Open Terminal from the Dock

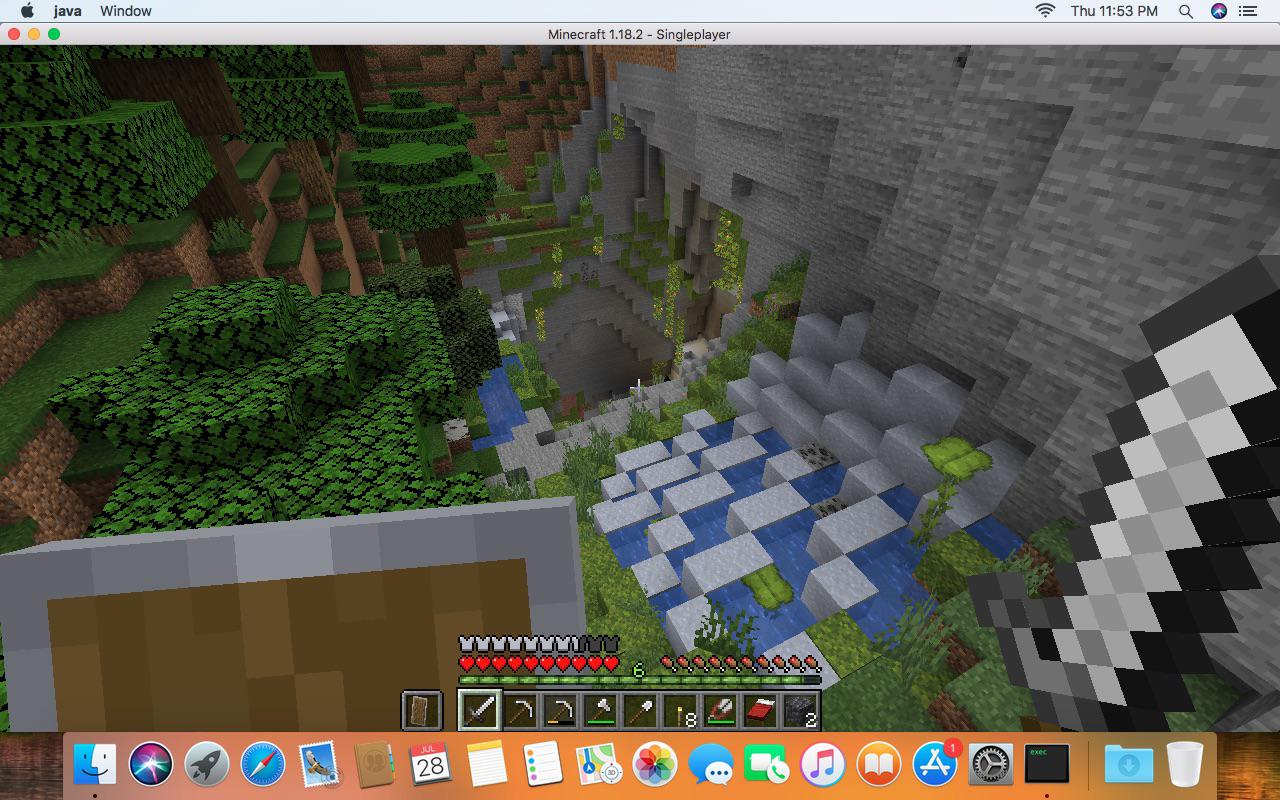1048,766
